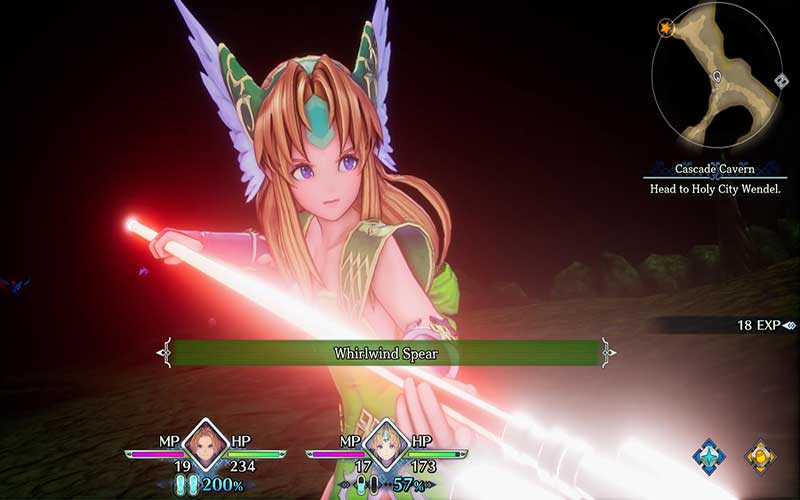Image resolution: width=800 pixels, height=500 pixels.
Task: Select the white diamond marker on minimap edge
Action: (x=780, y=80)
